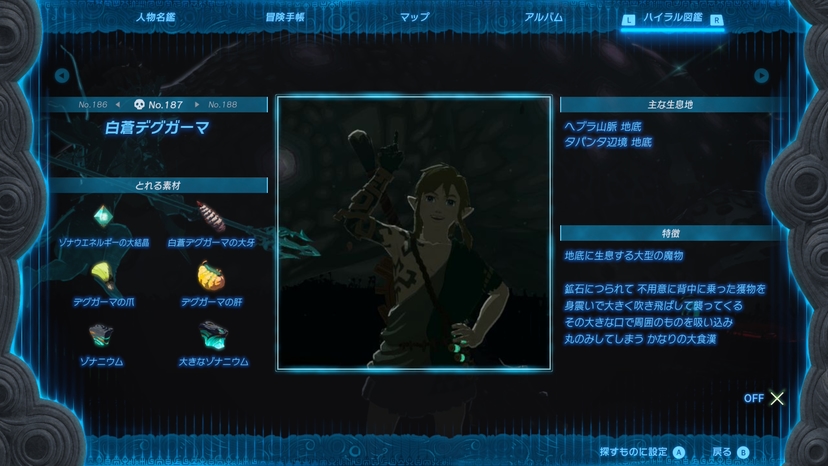Go back with the 戻る button
Screen dimensions: 828x466
(729, 452)
